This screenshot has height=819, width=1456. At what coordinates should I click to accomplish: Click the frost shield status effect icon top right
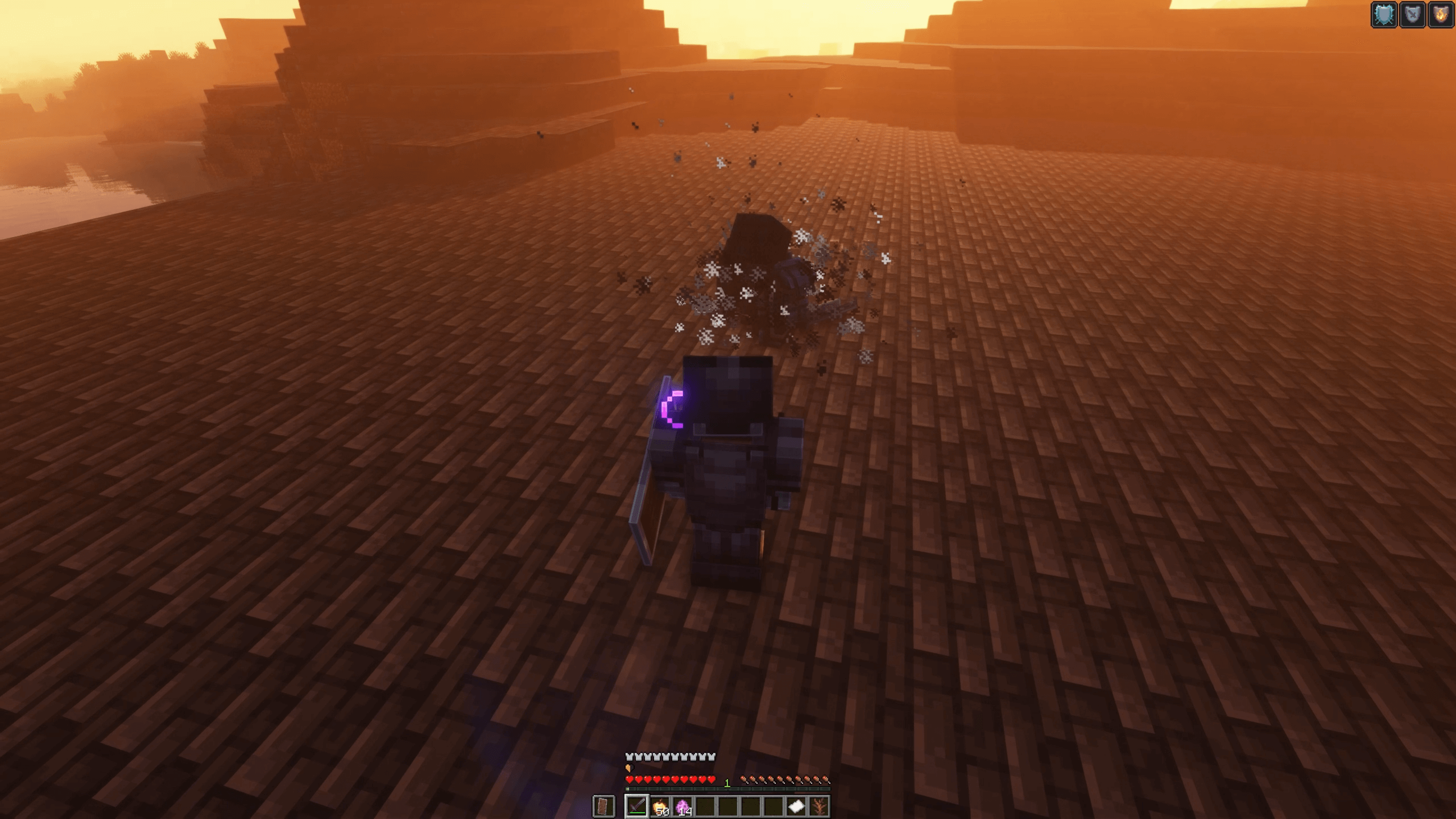(1385, 15)
